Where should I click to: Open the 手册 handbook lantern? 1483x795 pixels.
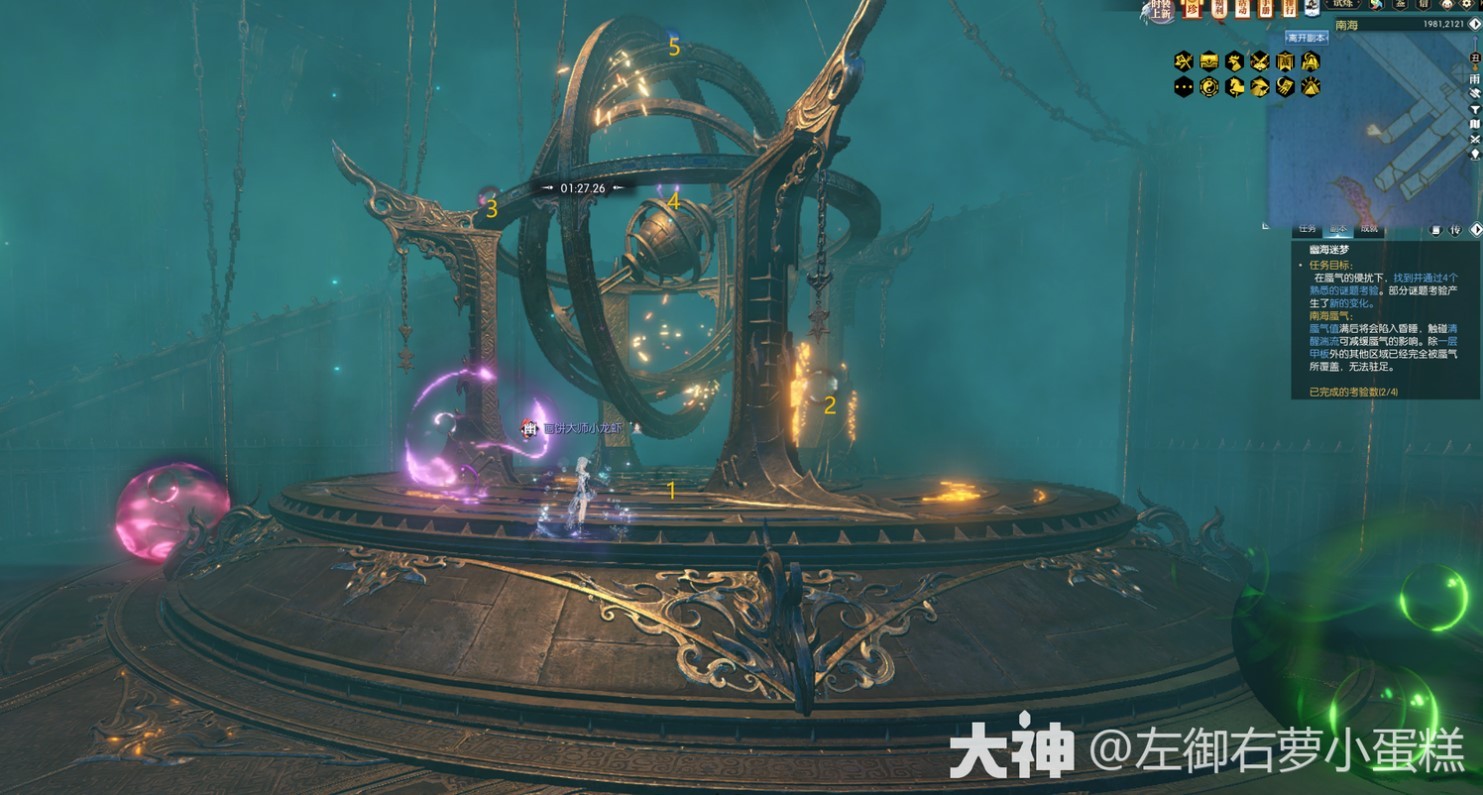point(1265,9)
